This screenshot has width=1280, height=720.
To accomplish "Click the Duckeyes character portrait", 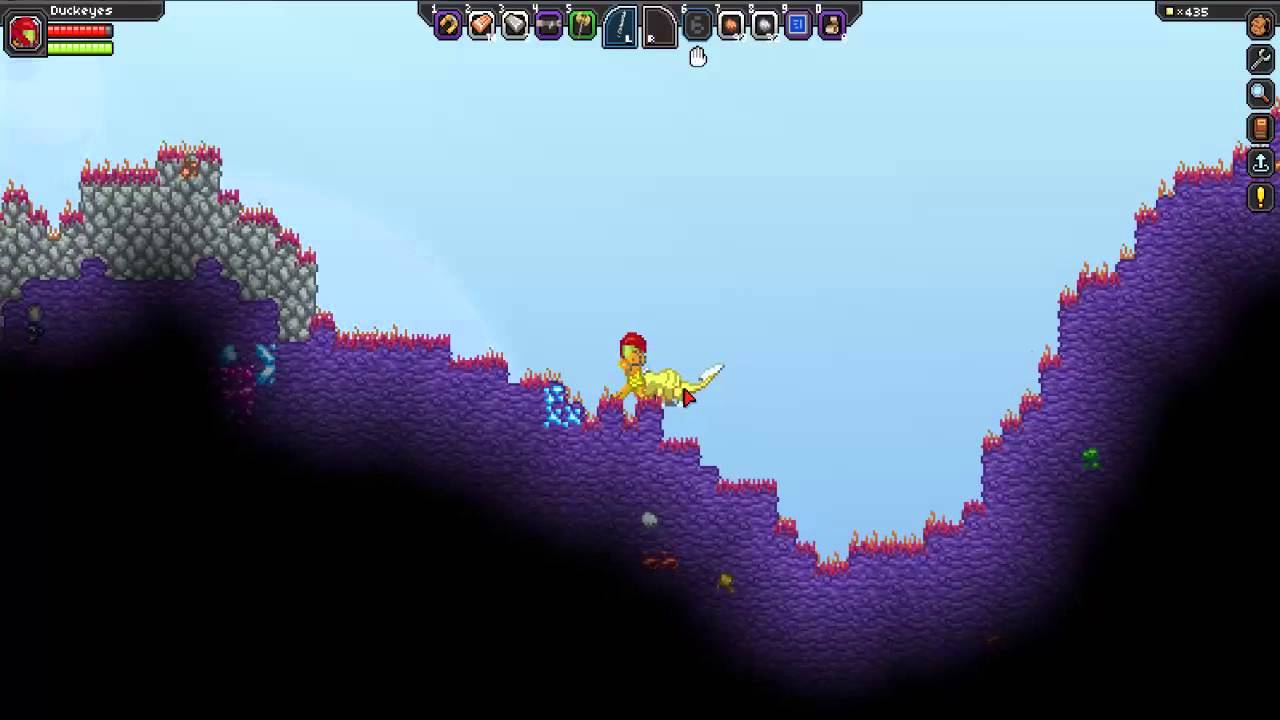I will (x=25, y=35).
